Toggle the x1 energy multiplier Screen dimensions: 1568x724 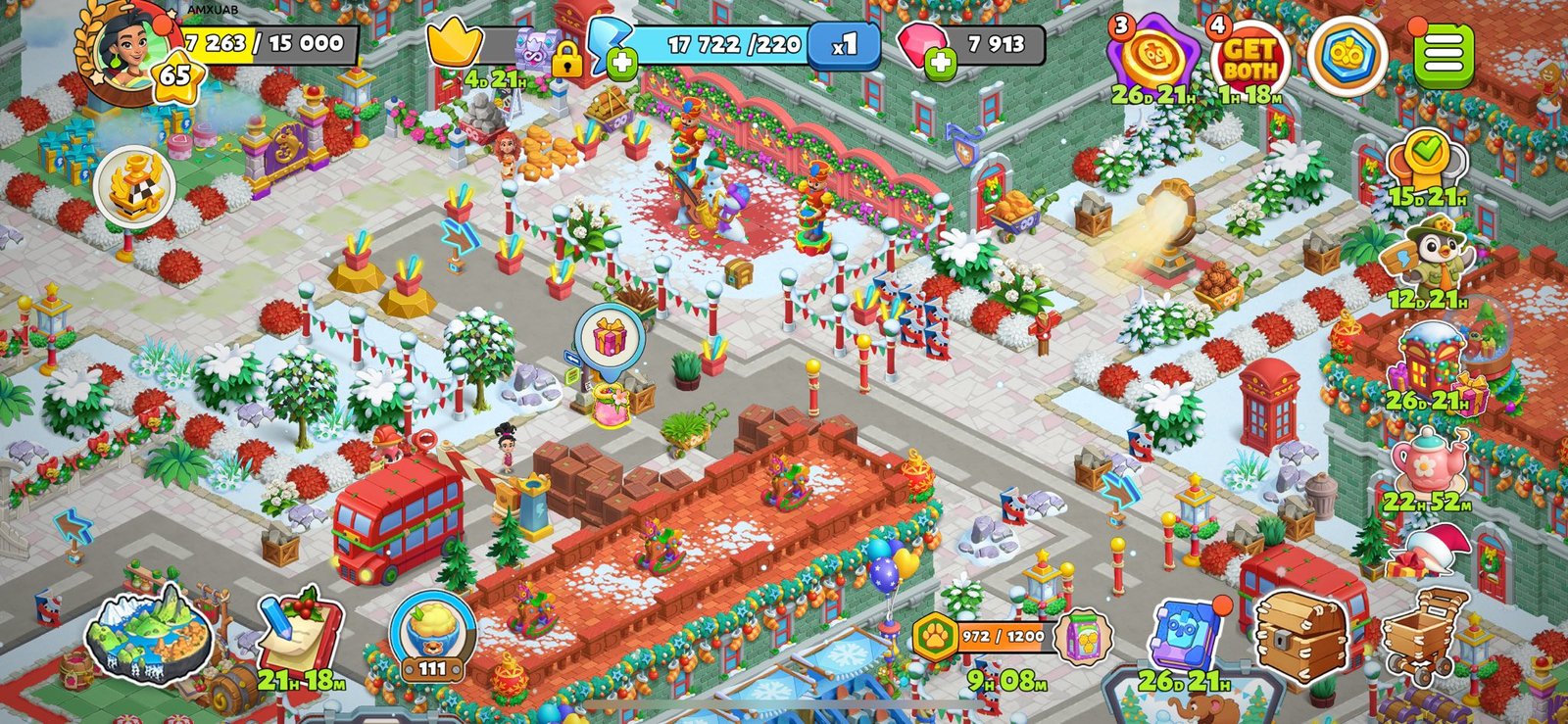(842, 43)
